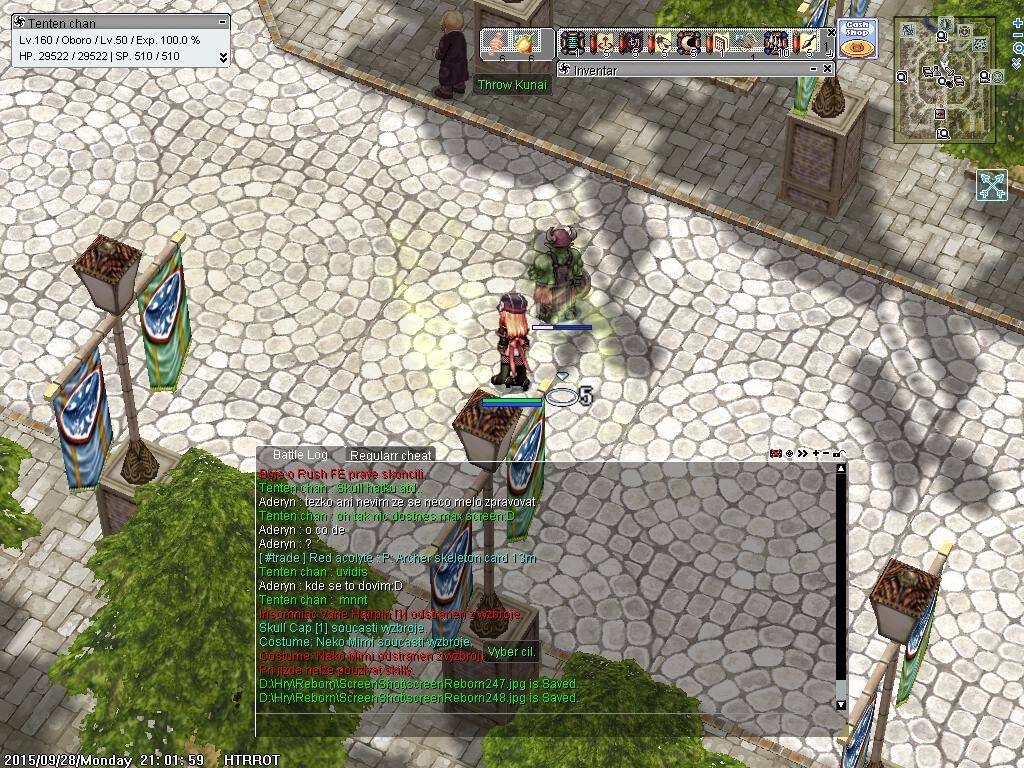The image size is (1024, 768).
Task: Use the Throw Kunai skill slot
Action: pos(496,43)
